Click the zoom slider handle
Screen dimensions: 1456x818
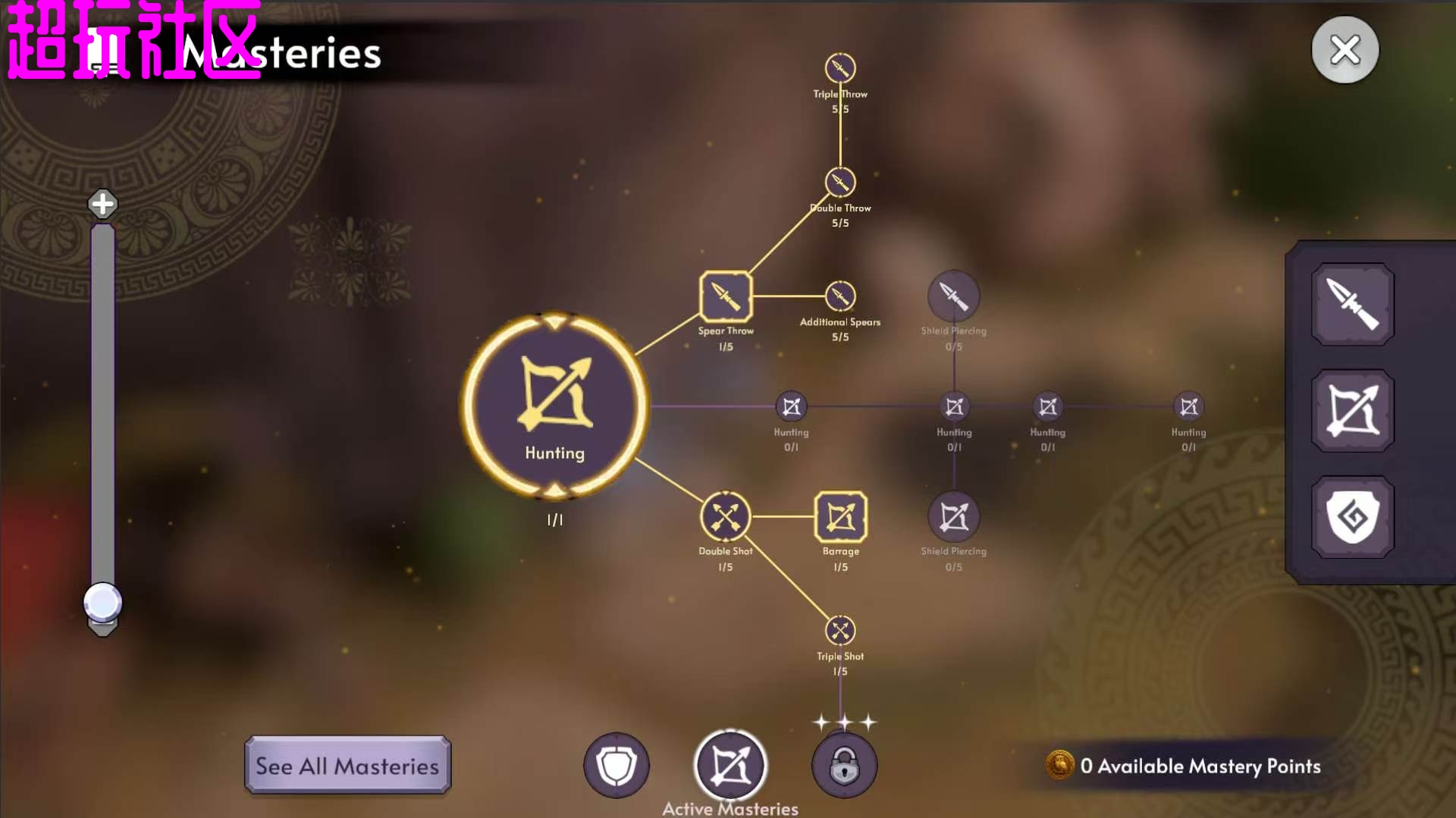102,603
